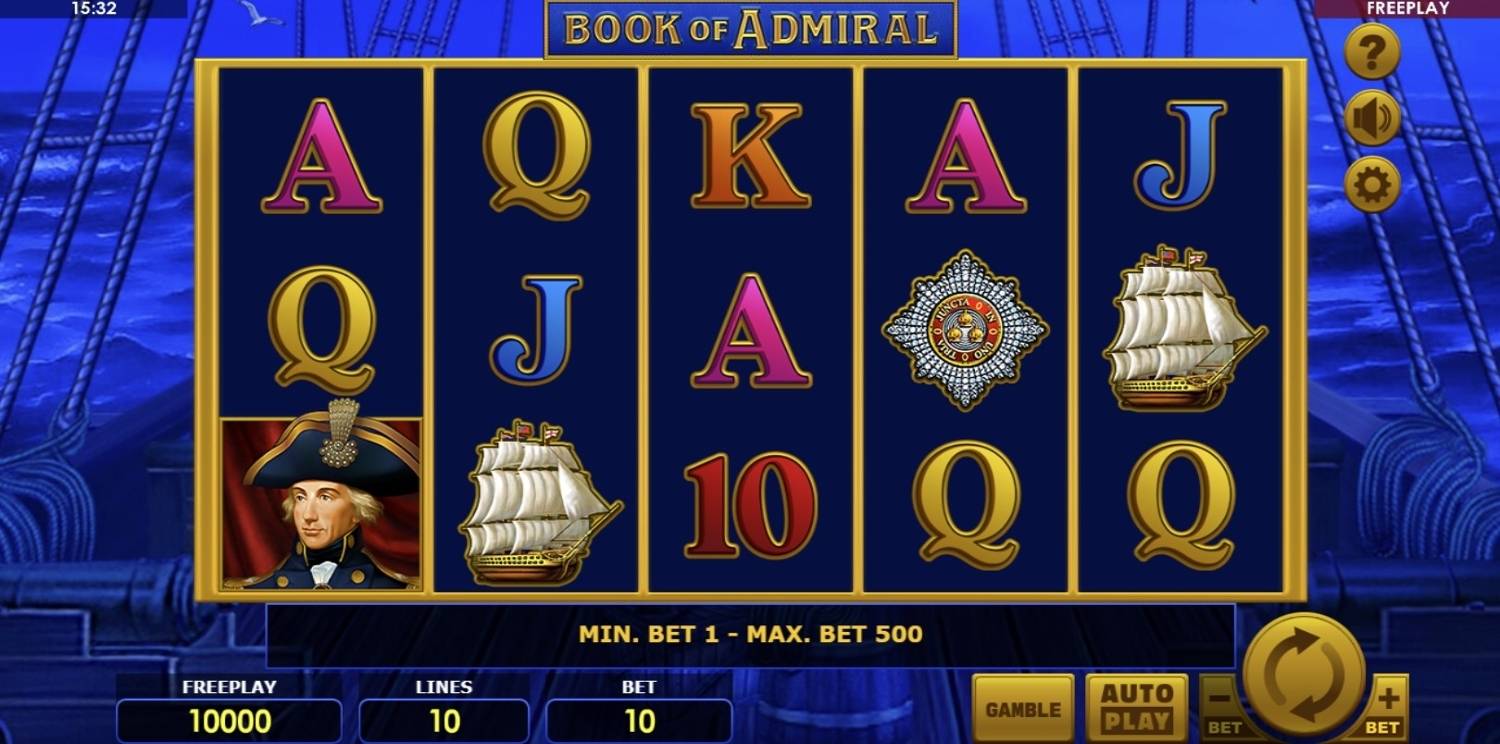Click the BET value field showing 10

[x=639, y=718]
